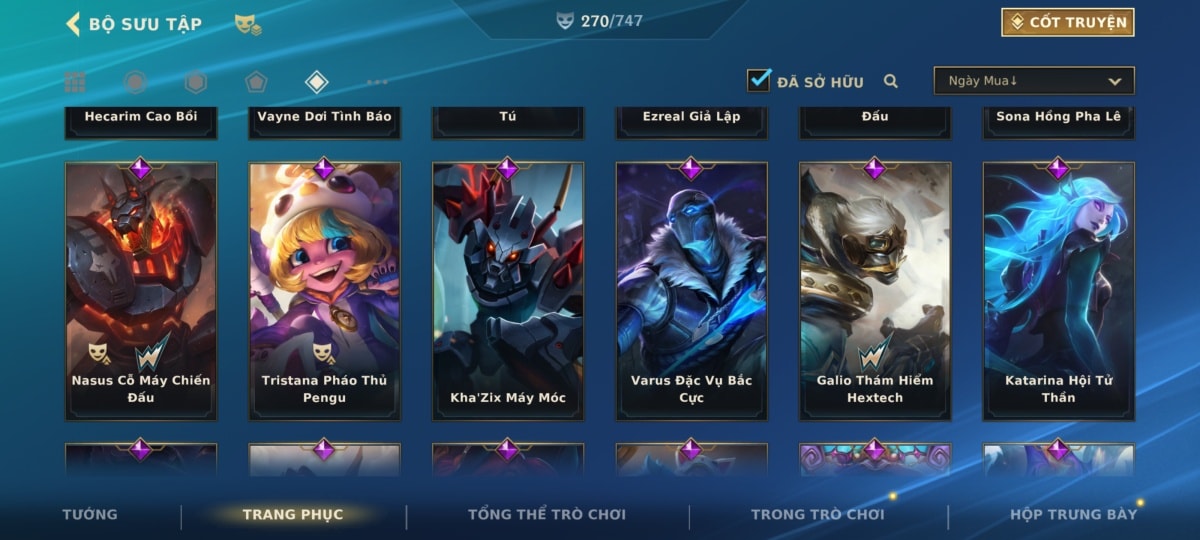
Task: Select the white diamond rarity filter
Action: (316, 82)
